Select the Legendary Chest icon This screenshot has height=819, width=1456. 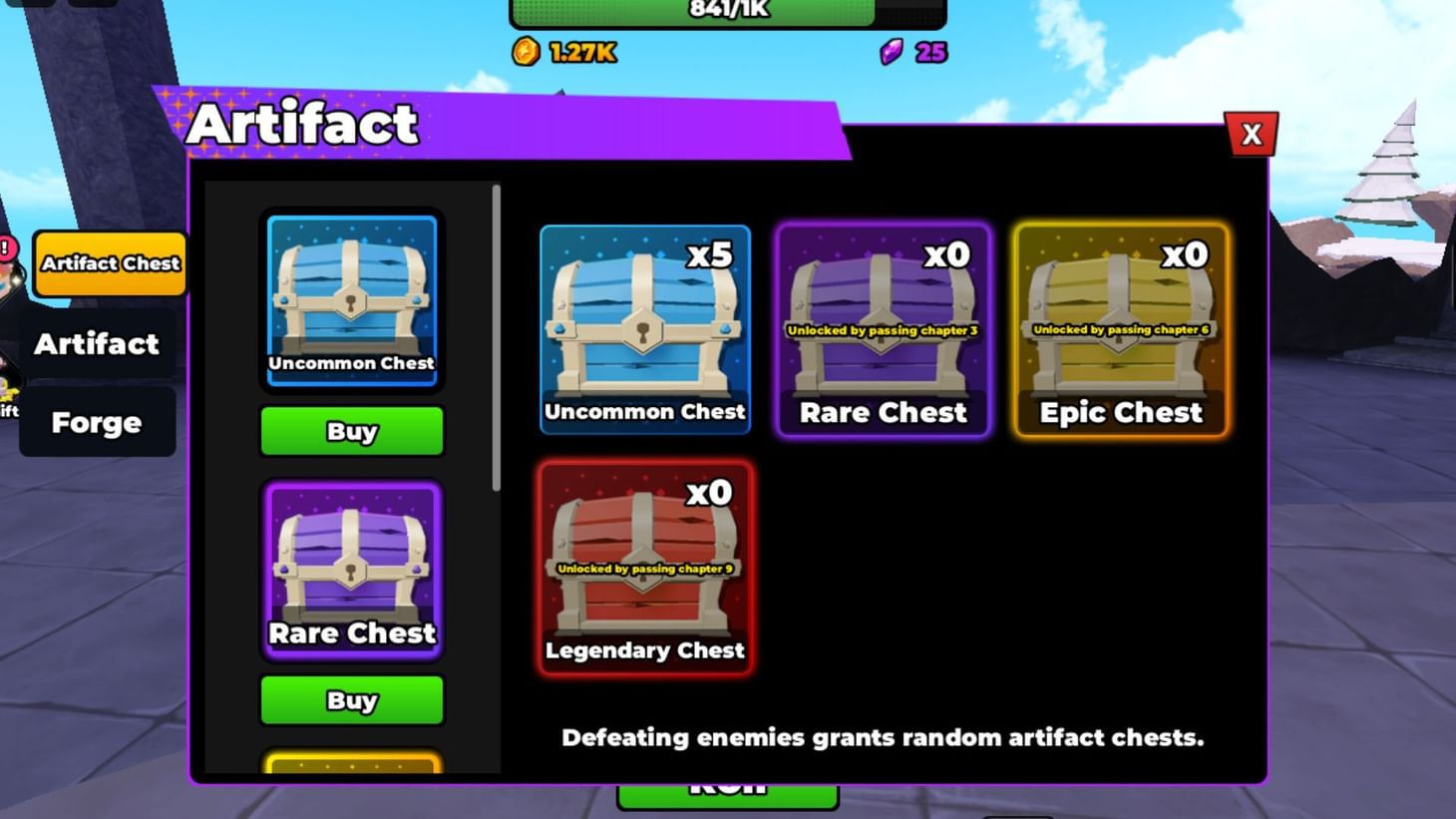coord(644,569)
